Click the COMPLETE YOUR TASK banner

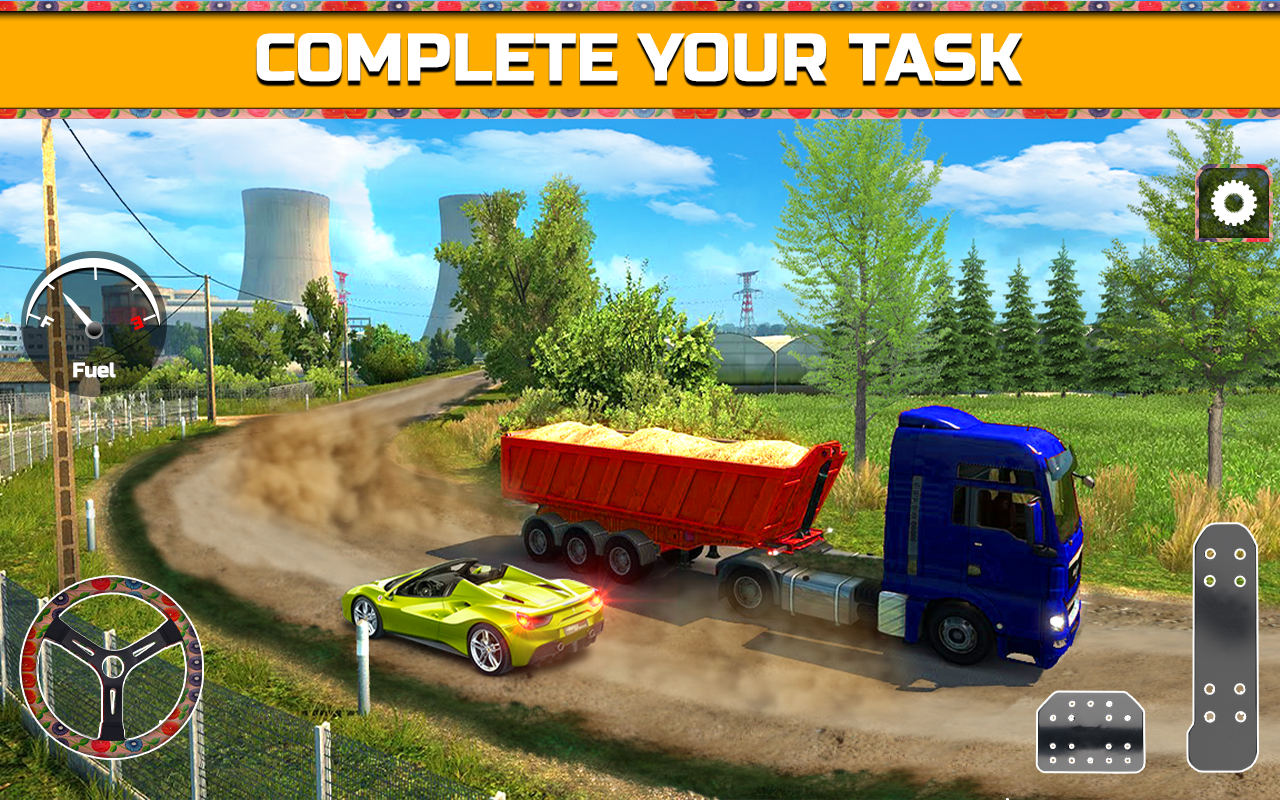click(x=640, y=57)
